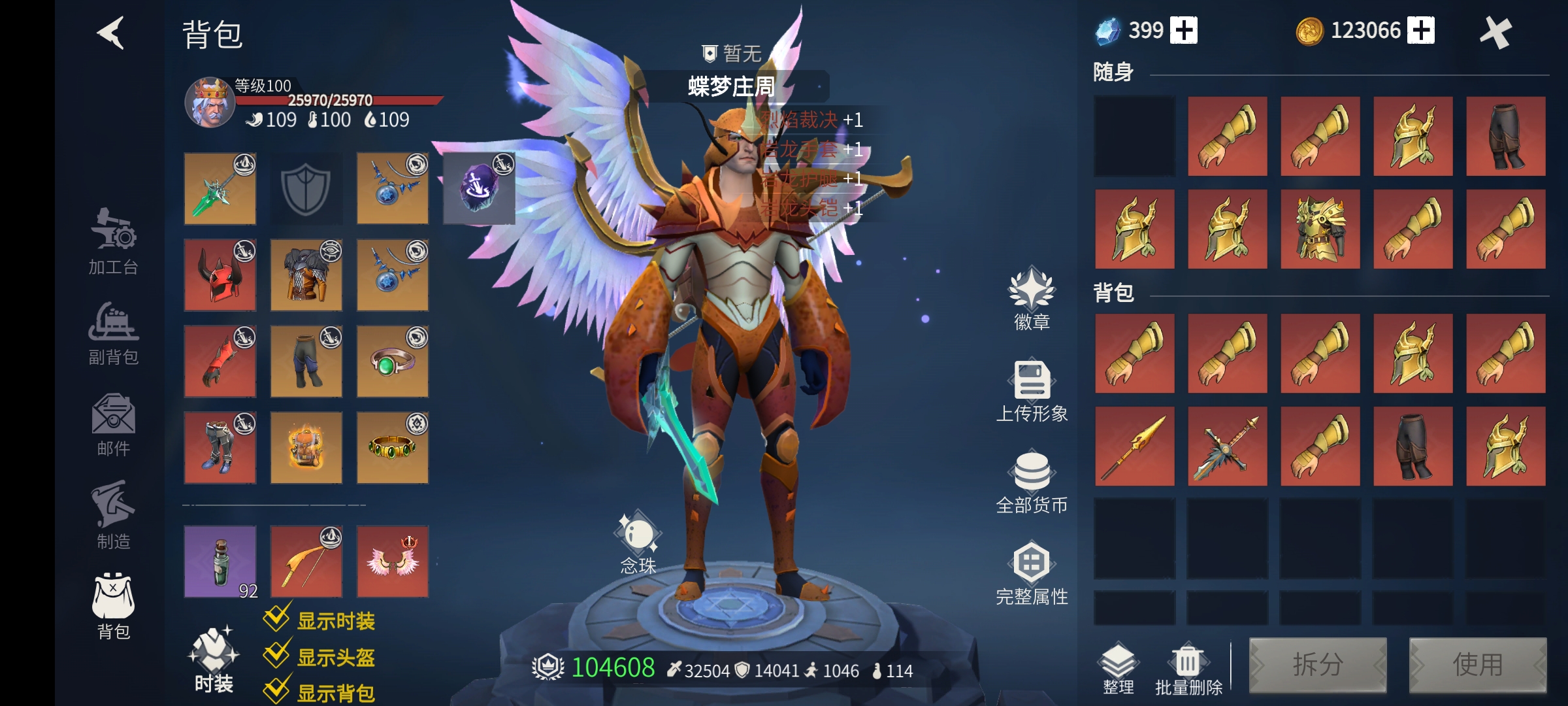
Task: Select the equipped green sword weapon slot
Action: 220,189
